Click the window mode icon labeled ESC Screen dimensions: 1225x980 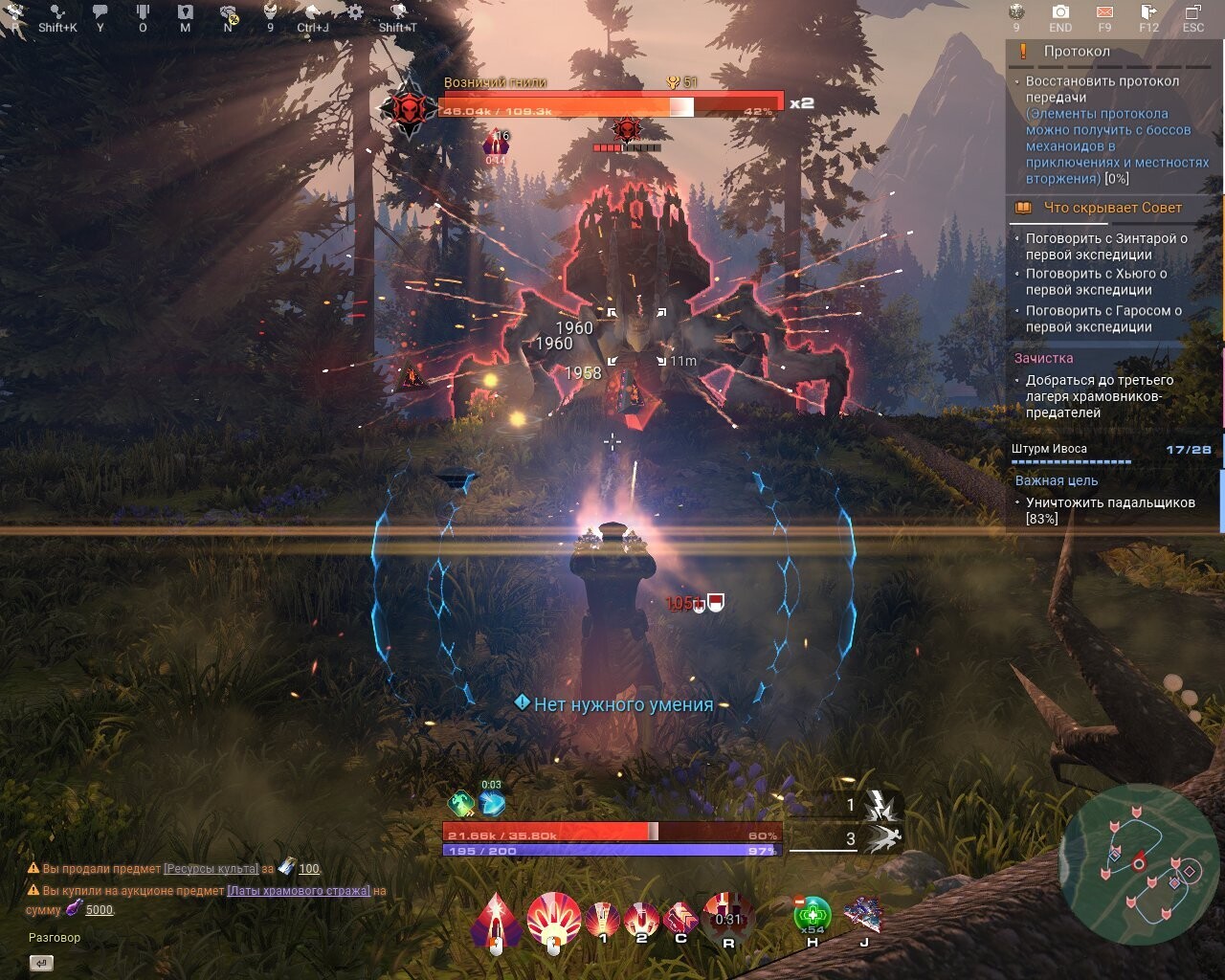click(x=1192, y=11)
